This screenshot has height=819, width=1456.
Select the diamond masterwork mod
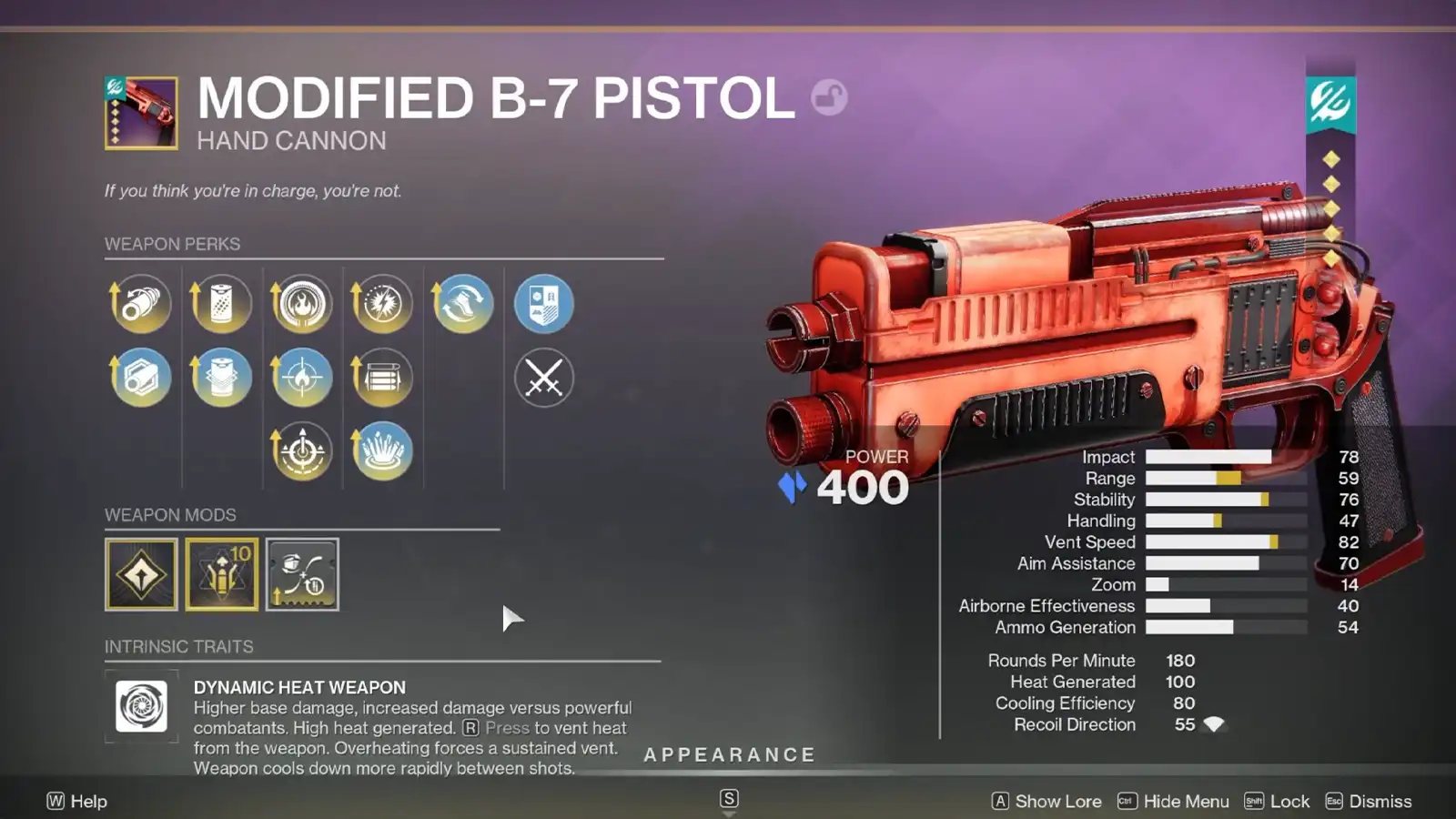(x=140, y=574)
